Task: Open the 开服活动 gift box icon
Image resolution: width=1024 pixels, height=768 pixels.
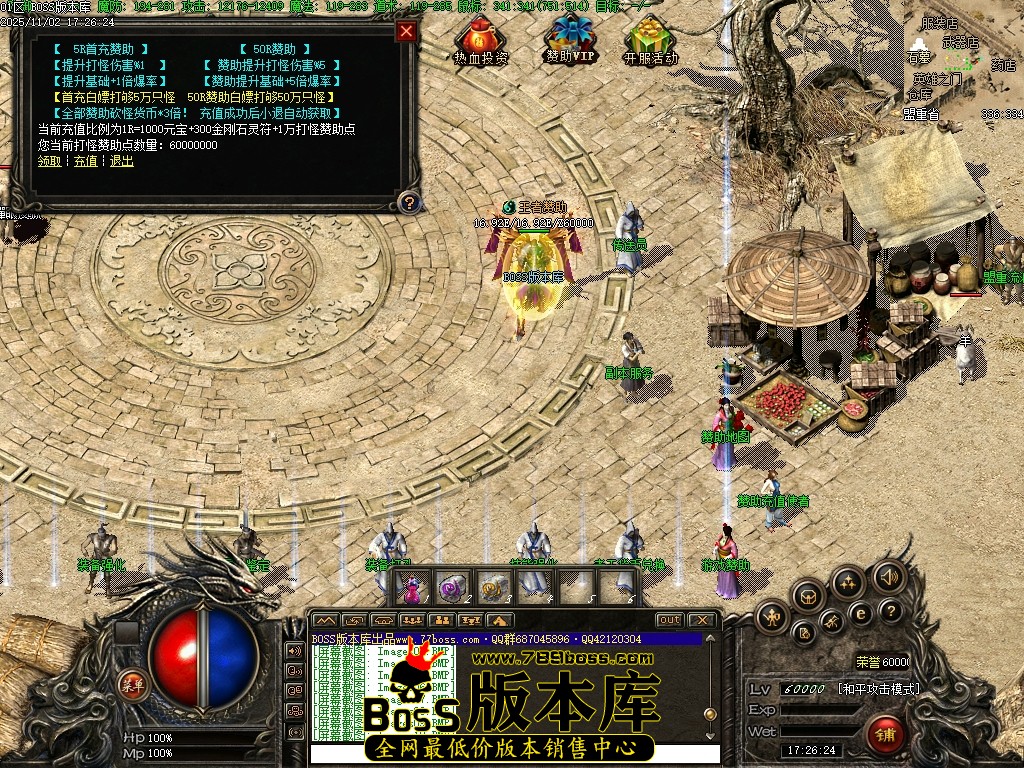Action: tap(650, 36)
